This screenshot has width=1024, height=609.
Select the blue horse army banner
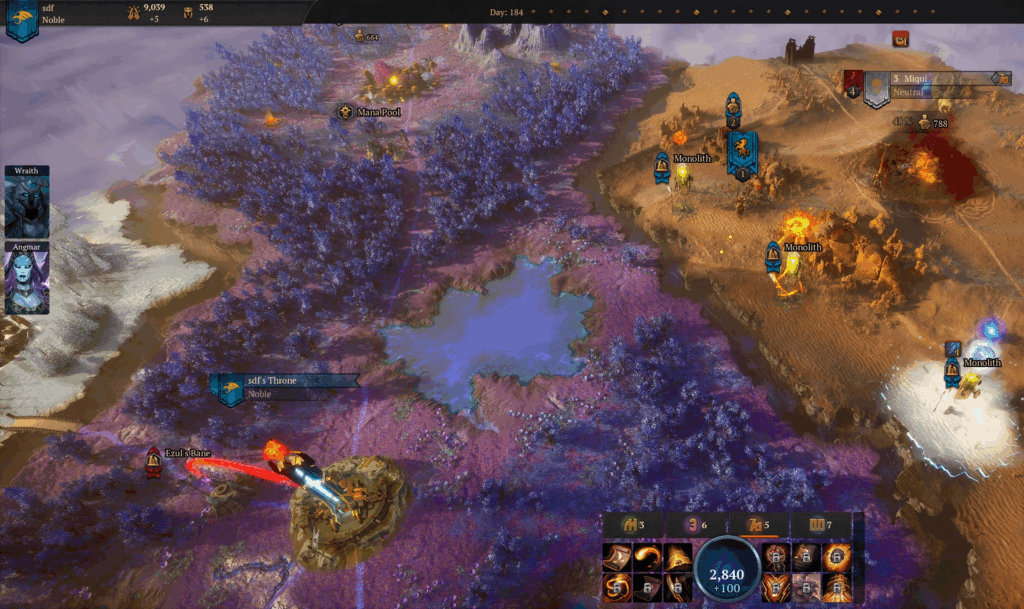(x=741, y=152)
